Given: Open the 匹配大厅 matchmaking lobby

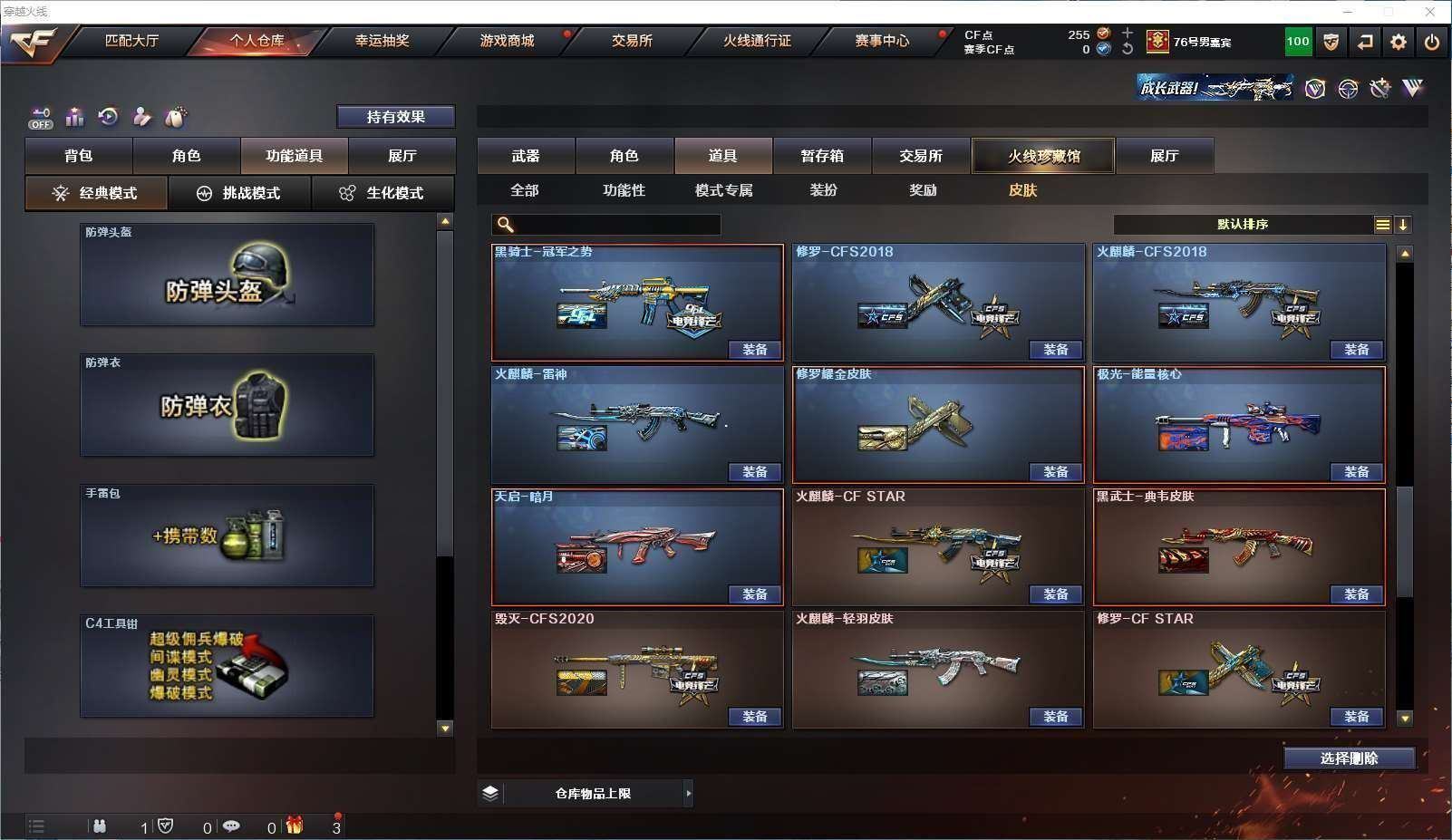Looking at the screenshot, I should coord(131,41).
